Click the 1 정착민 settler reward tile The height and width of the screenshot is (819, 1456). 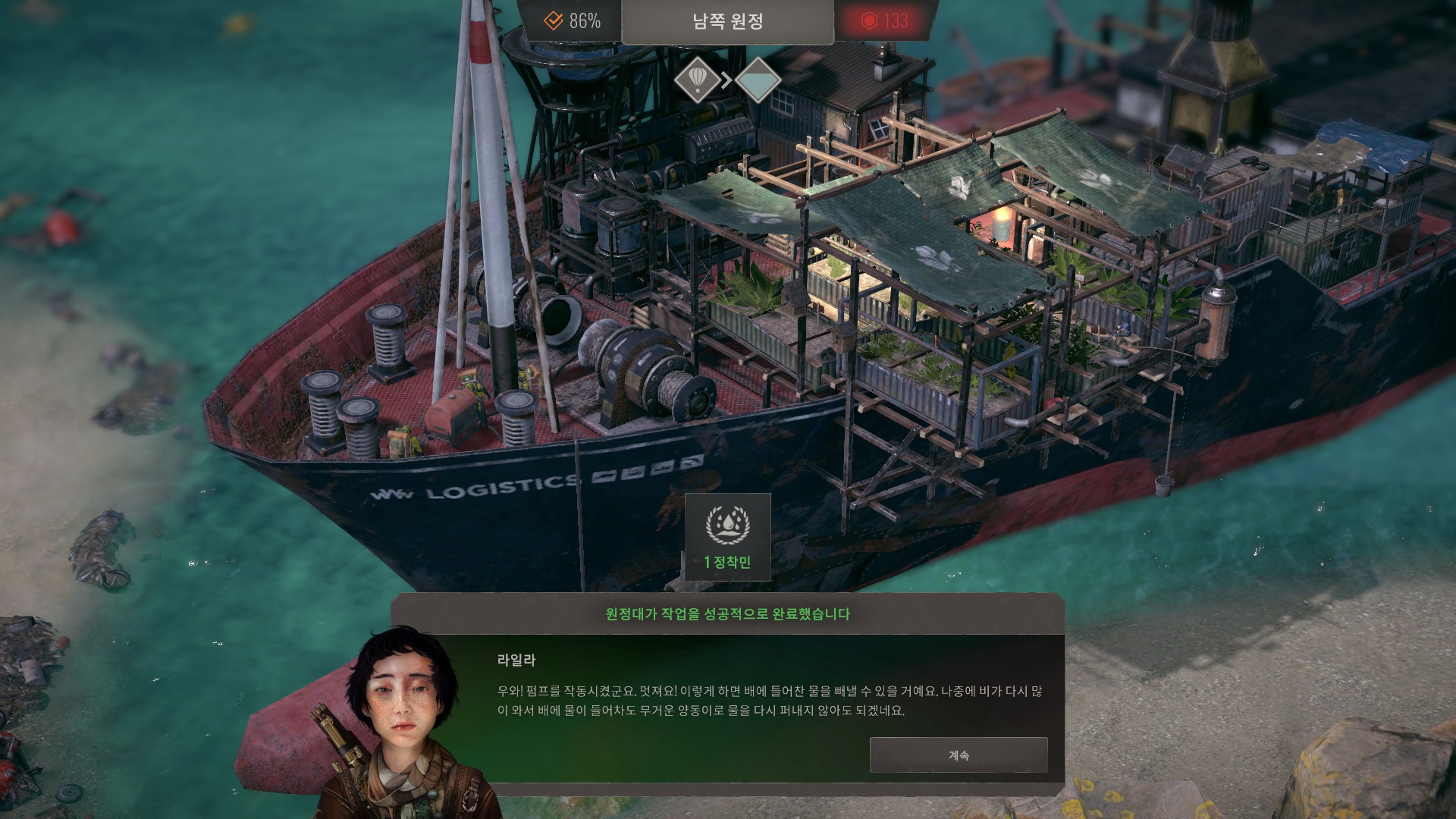coord(728,537)
